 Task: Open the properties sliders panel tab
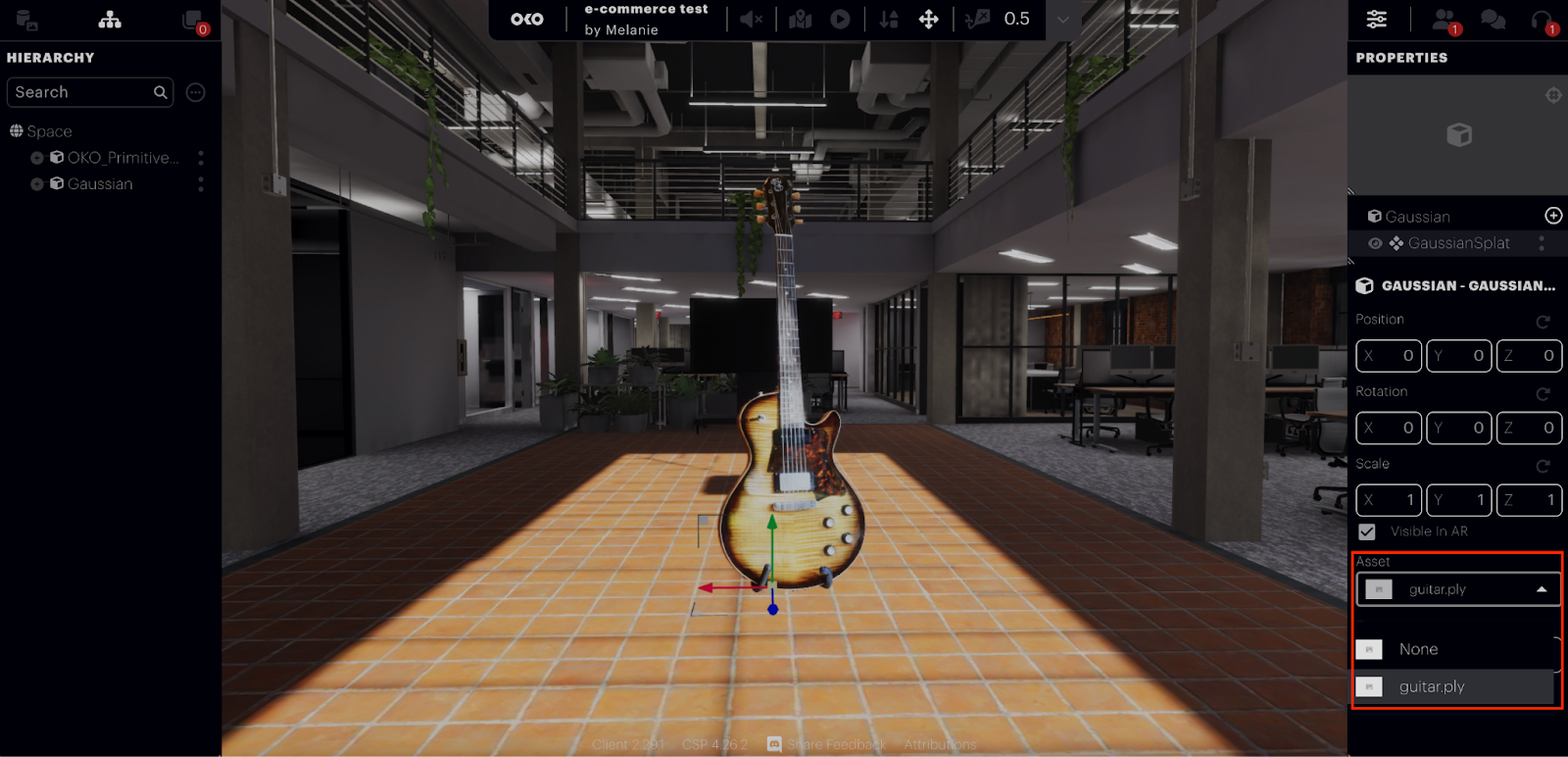click(1377, 20)
